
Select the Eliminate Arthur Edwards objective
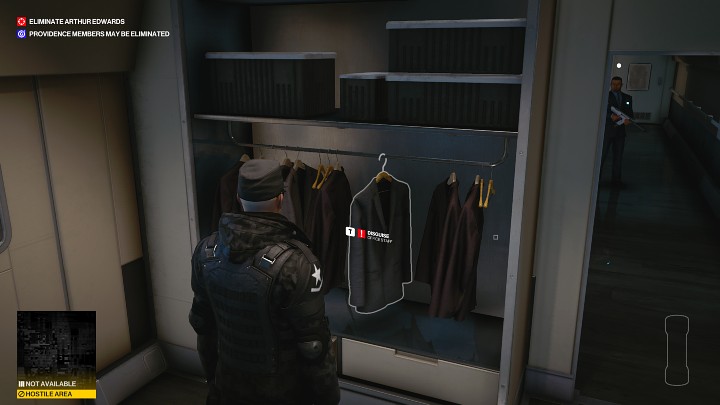pyautogui.click(x=75, y=21)
